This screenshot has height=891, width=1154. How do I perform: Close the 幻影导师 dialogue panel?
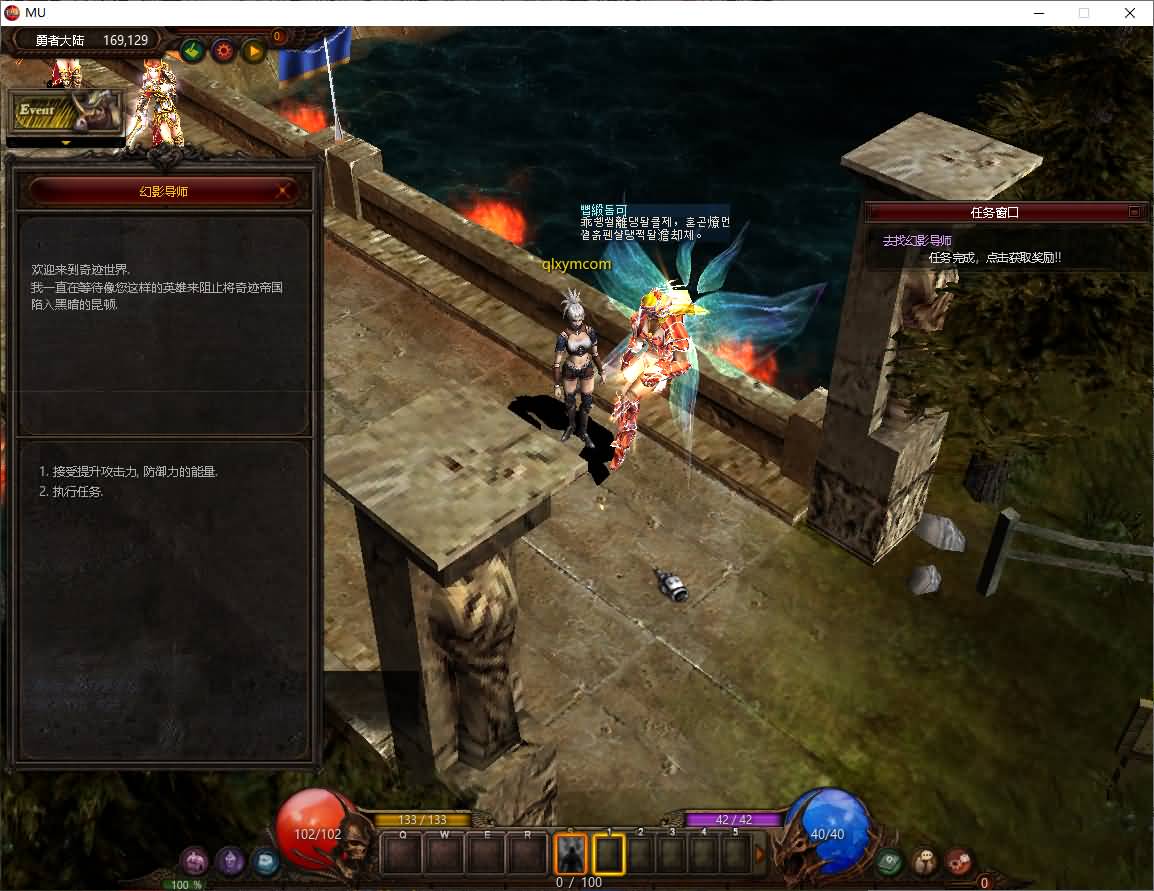tap(285, 190)
